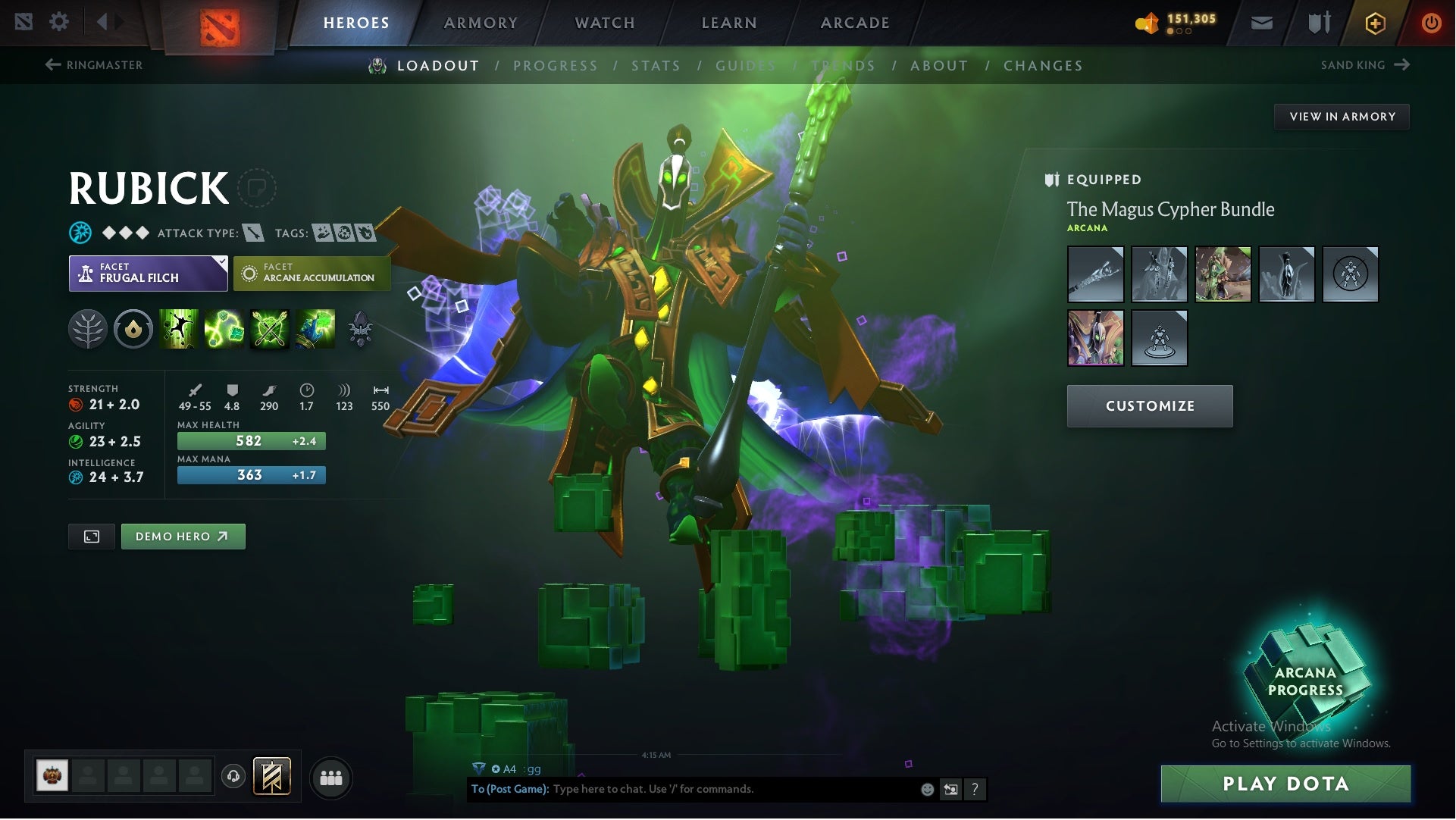Go back to Ringmaster hero
1456x820 pixels.
[95, 65]
